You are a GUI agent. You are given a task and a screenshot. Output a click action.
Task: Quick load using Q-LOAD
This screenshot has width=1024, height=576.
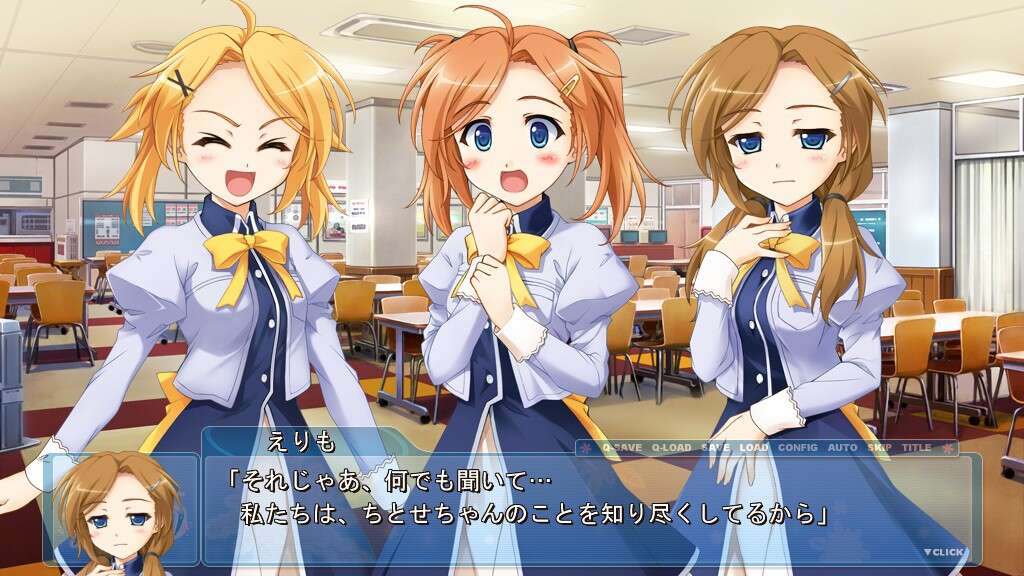(x=672, y=448)
